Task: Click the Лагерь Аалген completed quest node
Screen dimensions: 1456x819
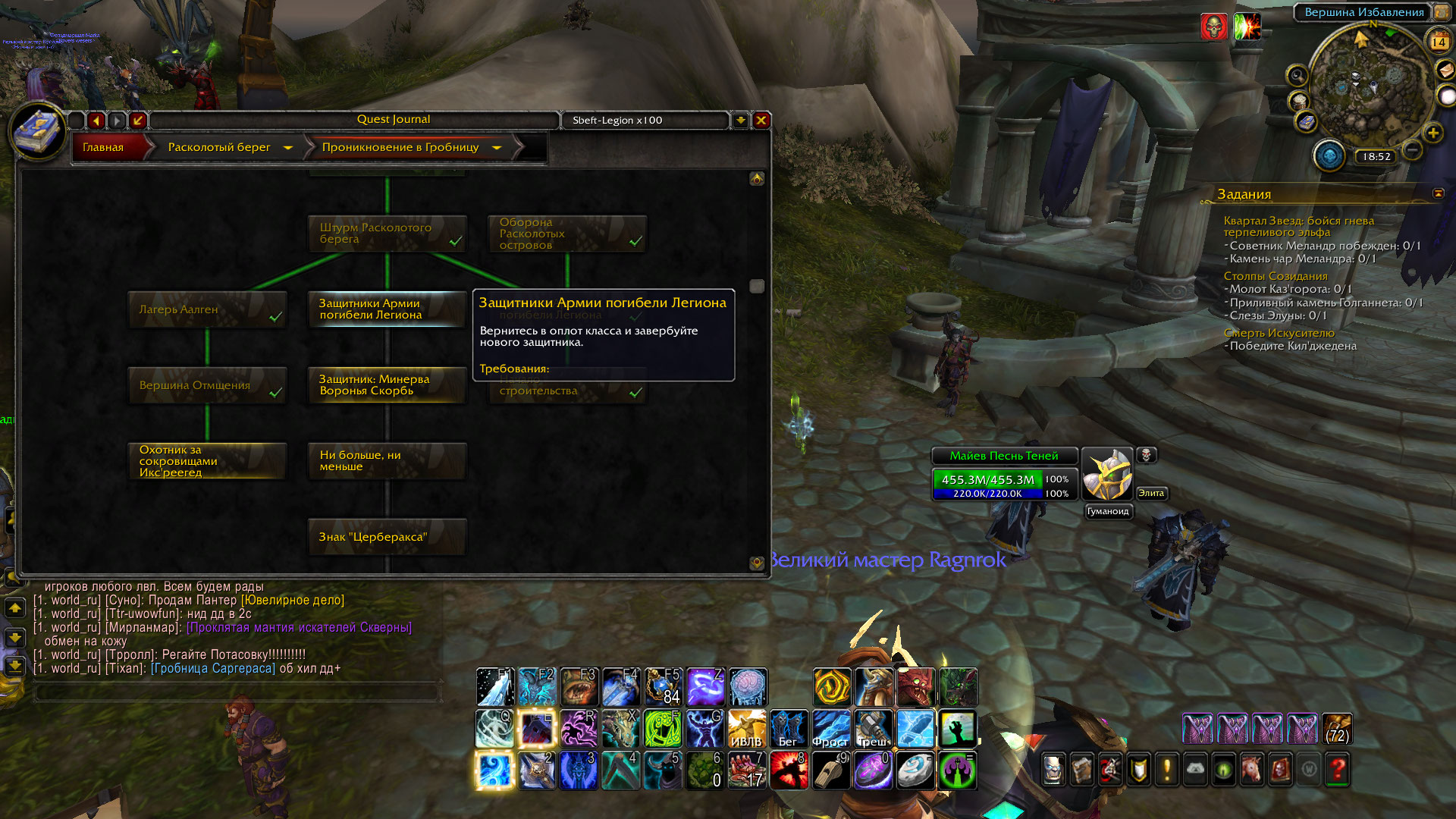Action: point(207,309)
